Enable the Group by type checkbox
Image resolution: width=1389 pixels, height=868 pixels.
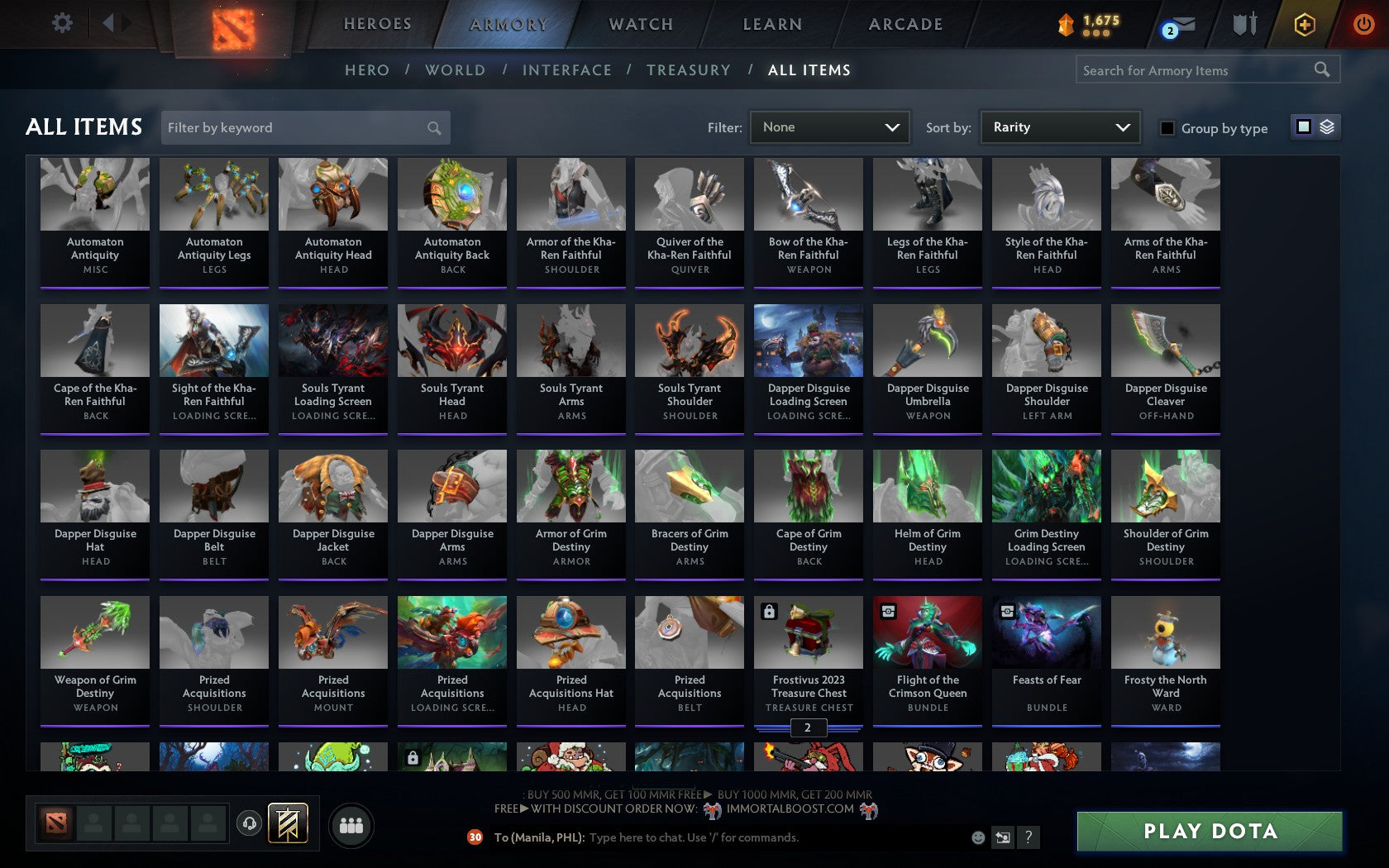point(1166,129)
